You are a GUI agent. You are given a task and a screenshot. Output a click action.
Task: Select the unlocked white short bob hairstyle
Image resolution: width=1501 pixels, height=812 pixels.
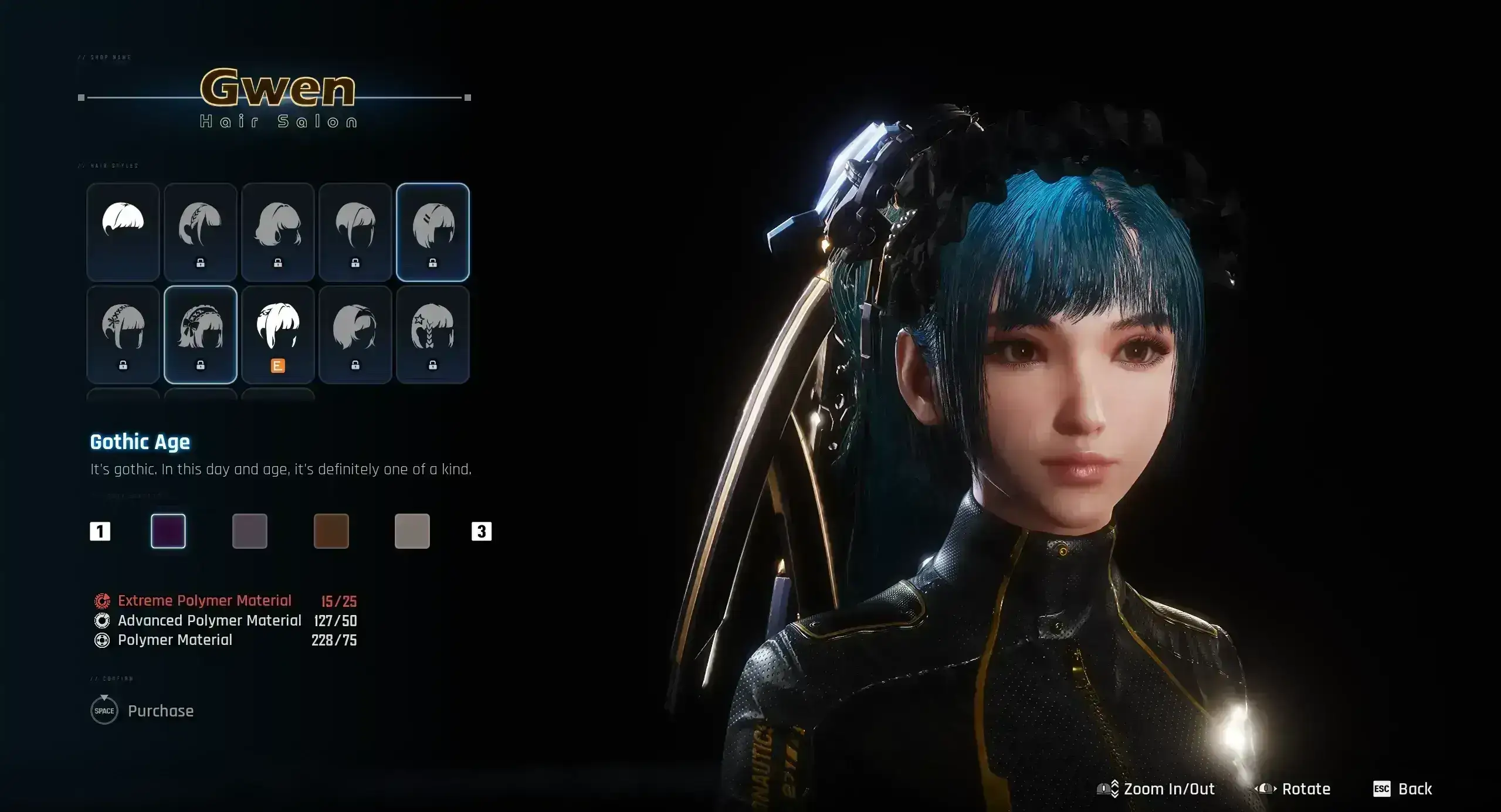123,232
